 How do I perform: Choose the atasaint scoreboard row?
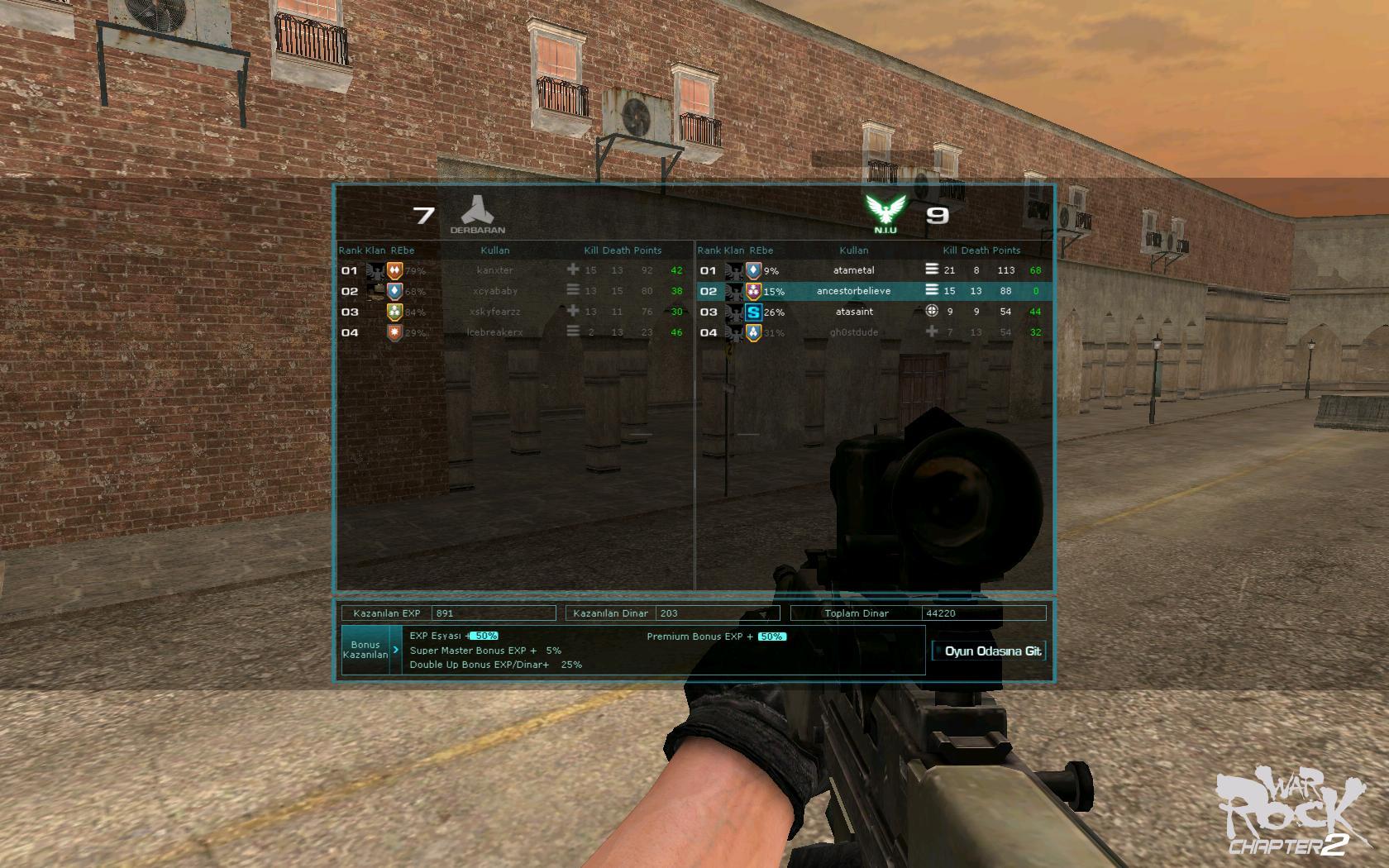(x=853, y=312)
